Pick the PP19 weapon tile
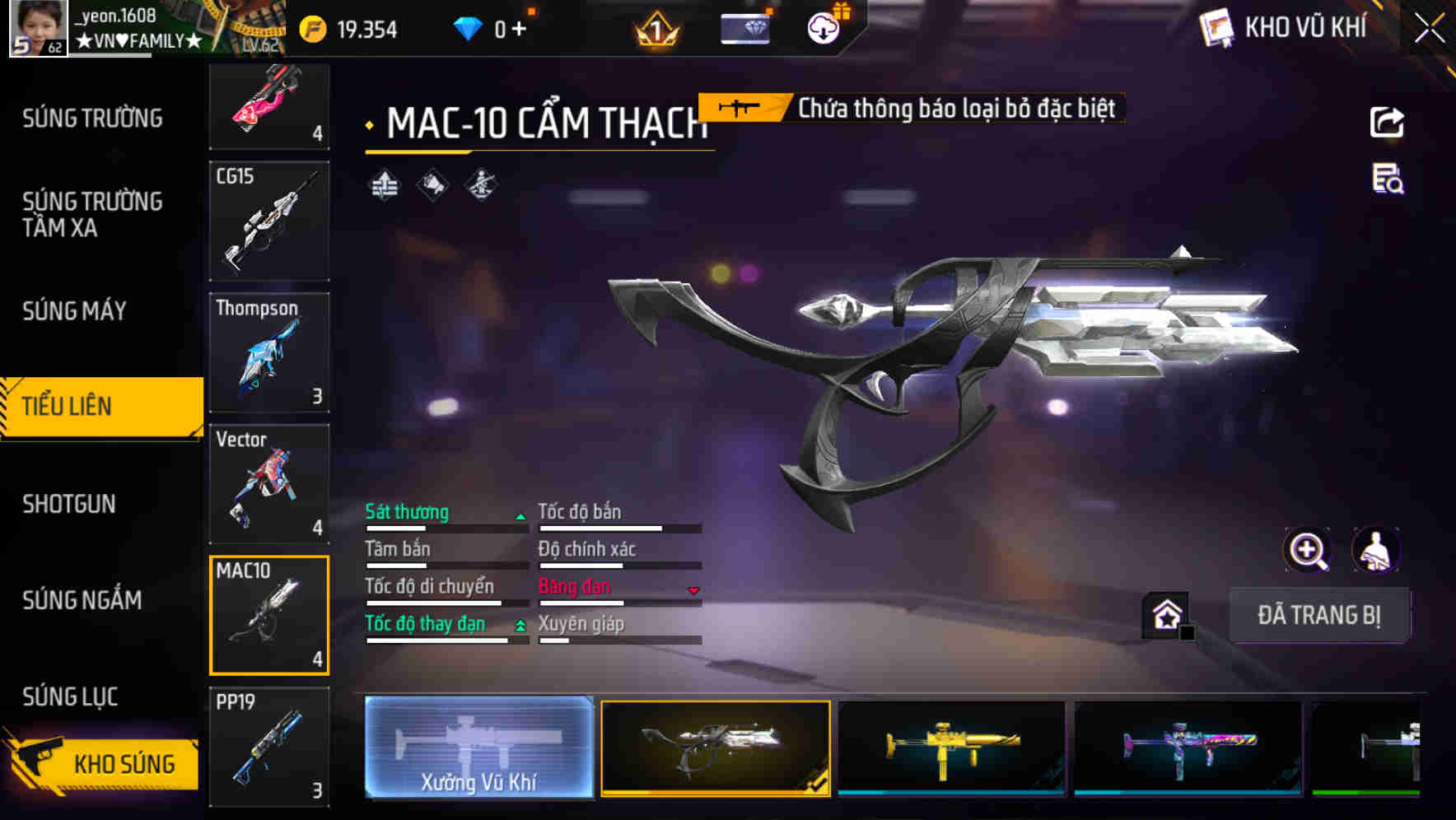1456x820 pixels. (269, 746)
